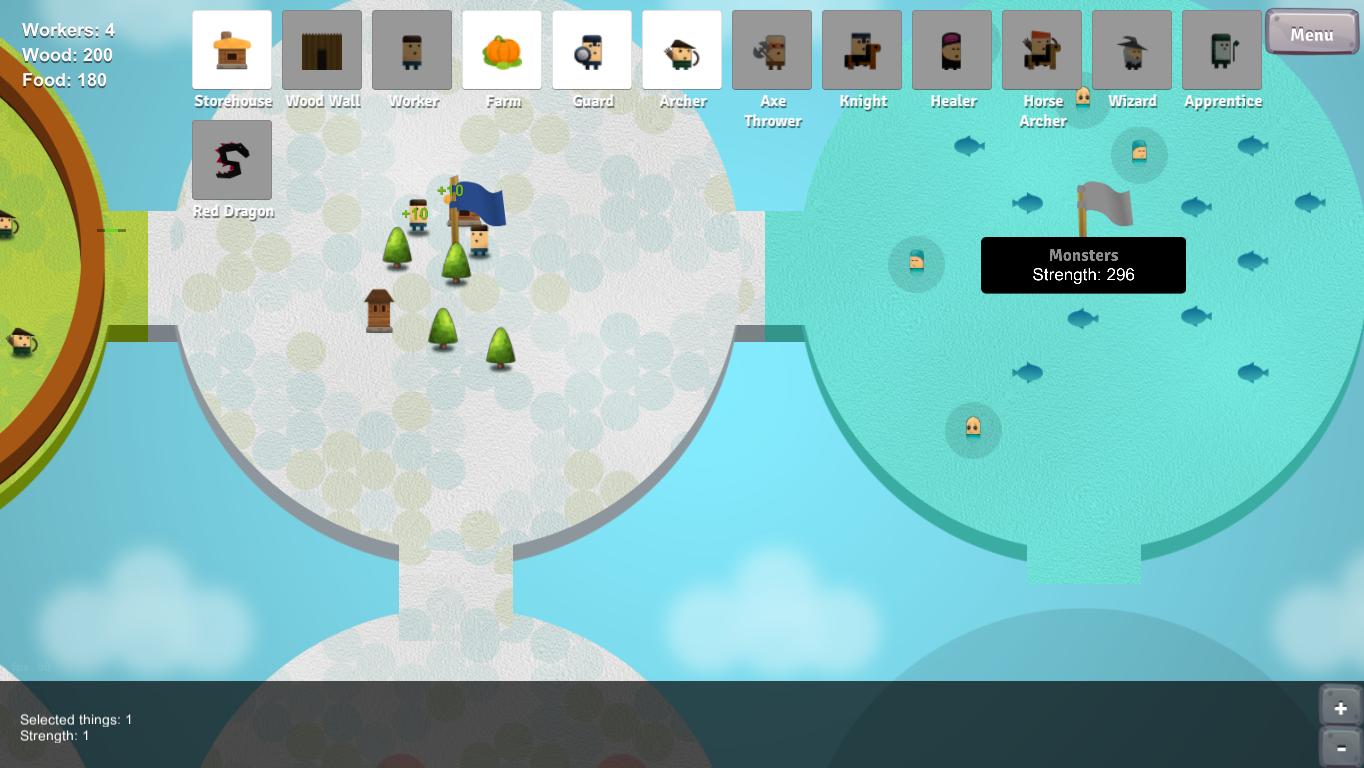Select the Farm pumpkin icon
This screenshot has height=768, width=1364.
[x=502, y=50]
